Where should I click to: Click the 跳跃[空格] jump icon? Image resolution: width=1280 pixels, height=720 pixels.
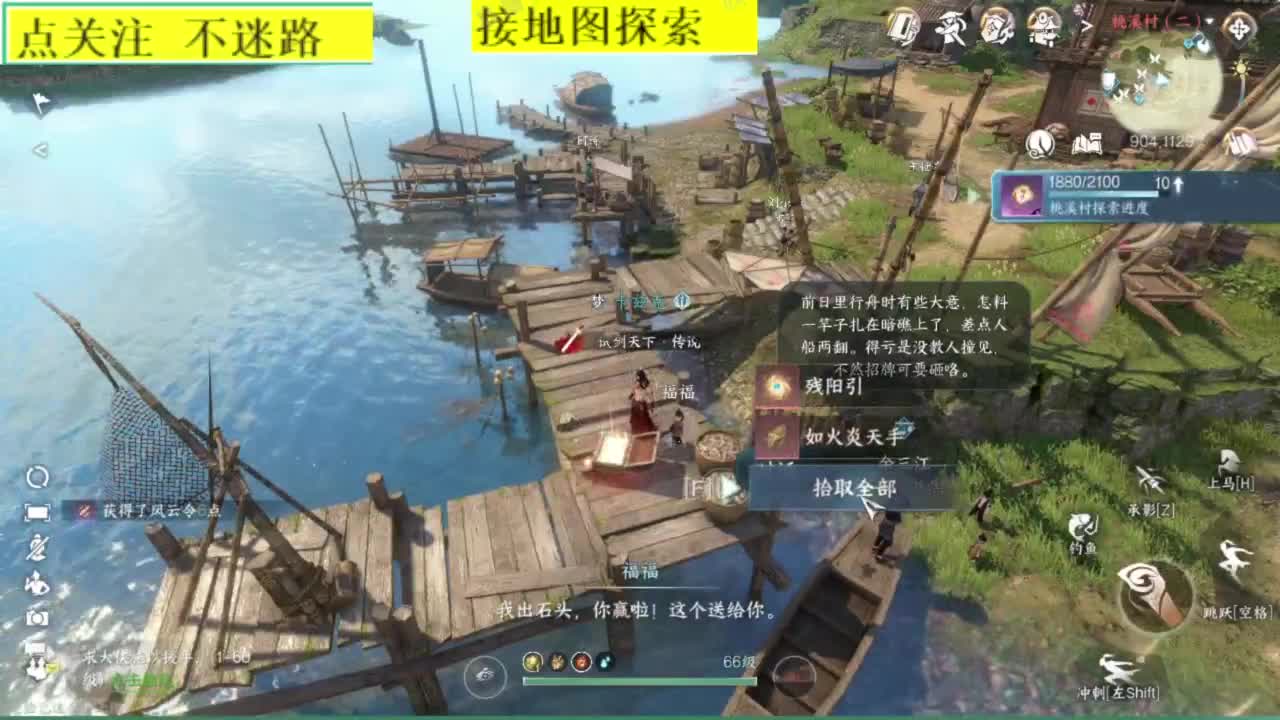(x=1231, y=557)
